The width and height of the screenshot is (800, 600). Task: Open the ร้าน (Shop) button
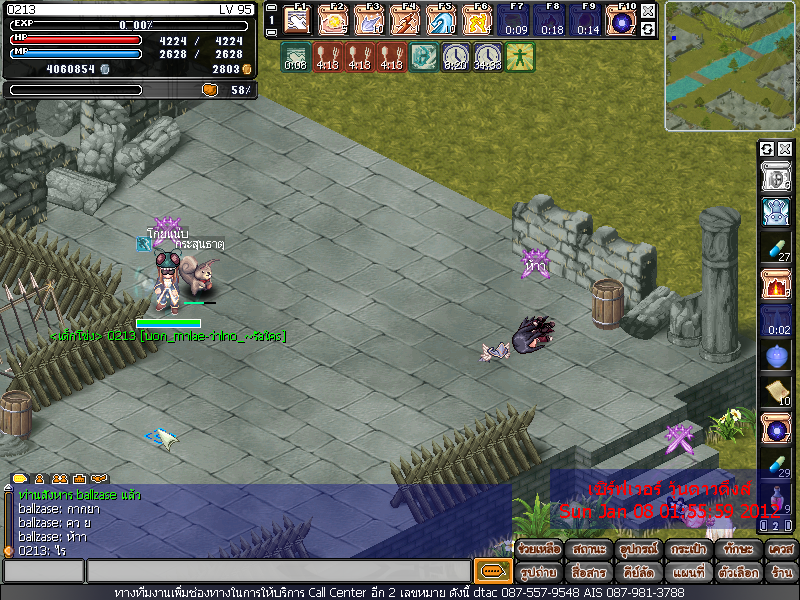point(780,572)
